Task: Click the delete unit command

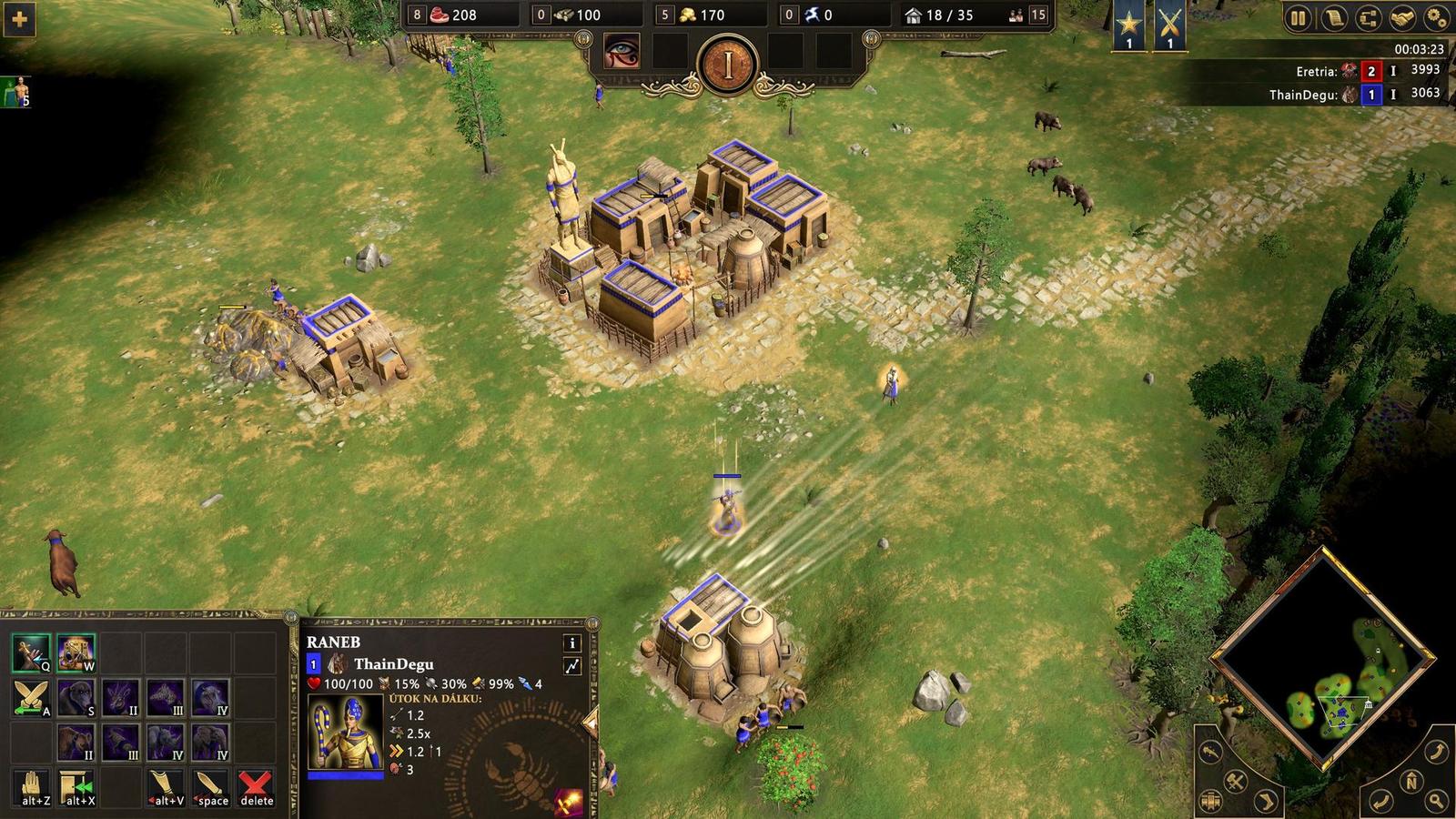Action: (x=253, y=784)
